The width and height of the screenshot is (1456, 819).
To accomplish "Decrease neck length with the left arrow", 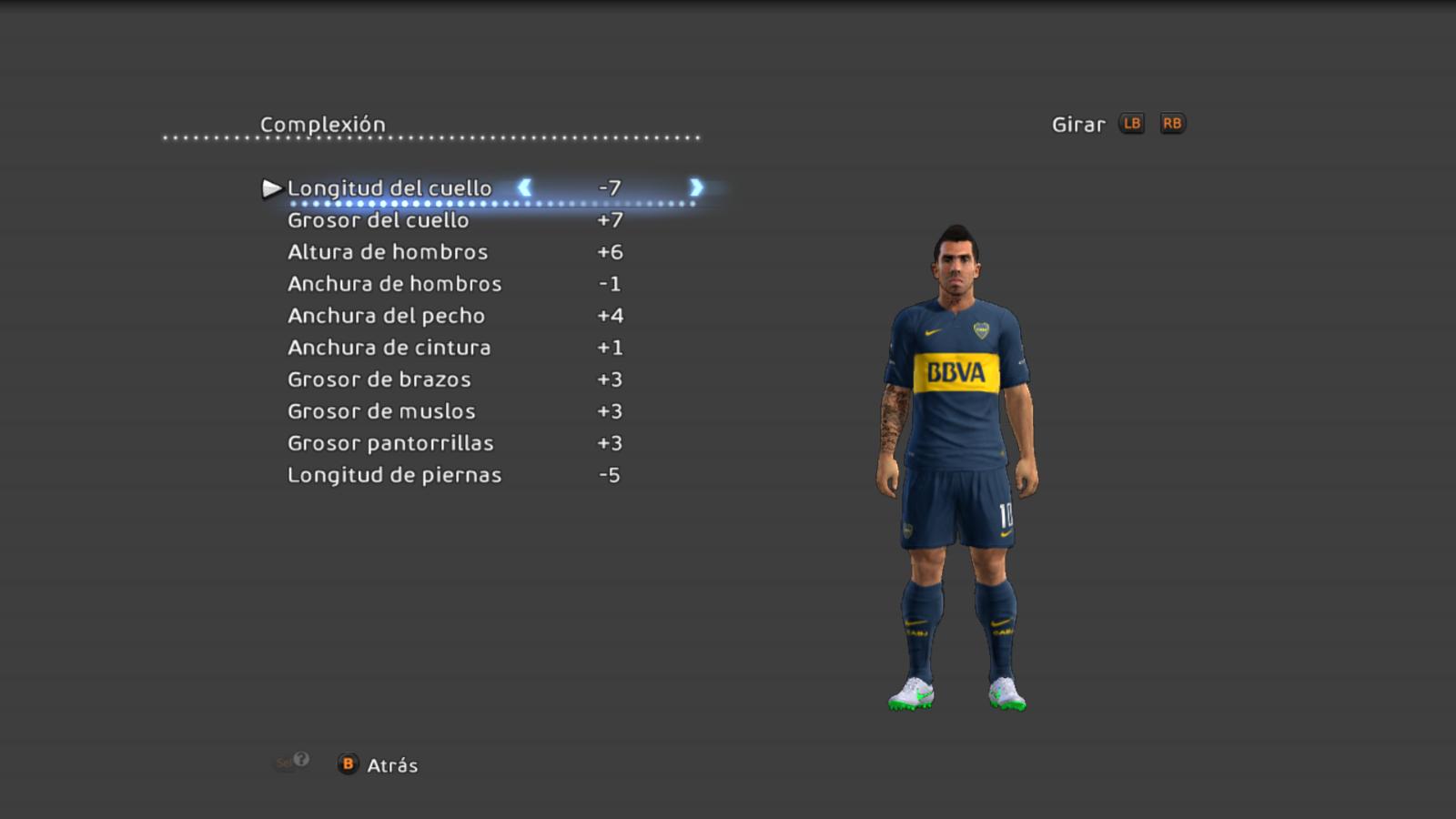I will coord(525,187).
